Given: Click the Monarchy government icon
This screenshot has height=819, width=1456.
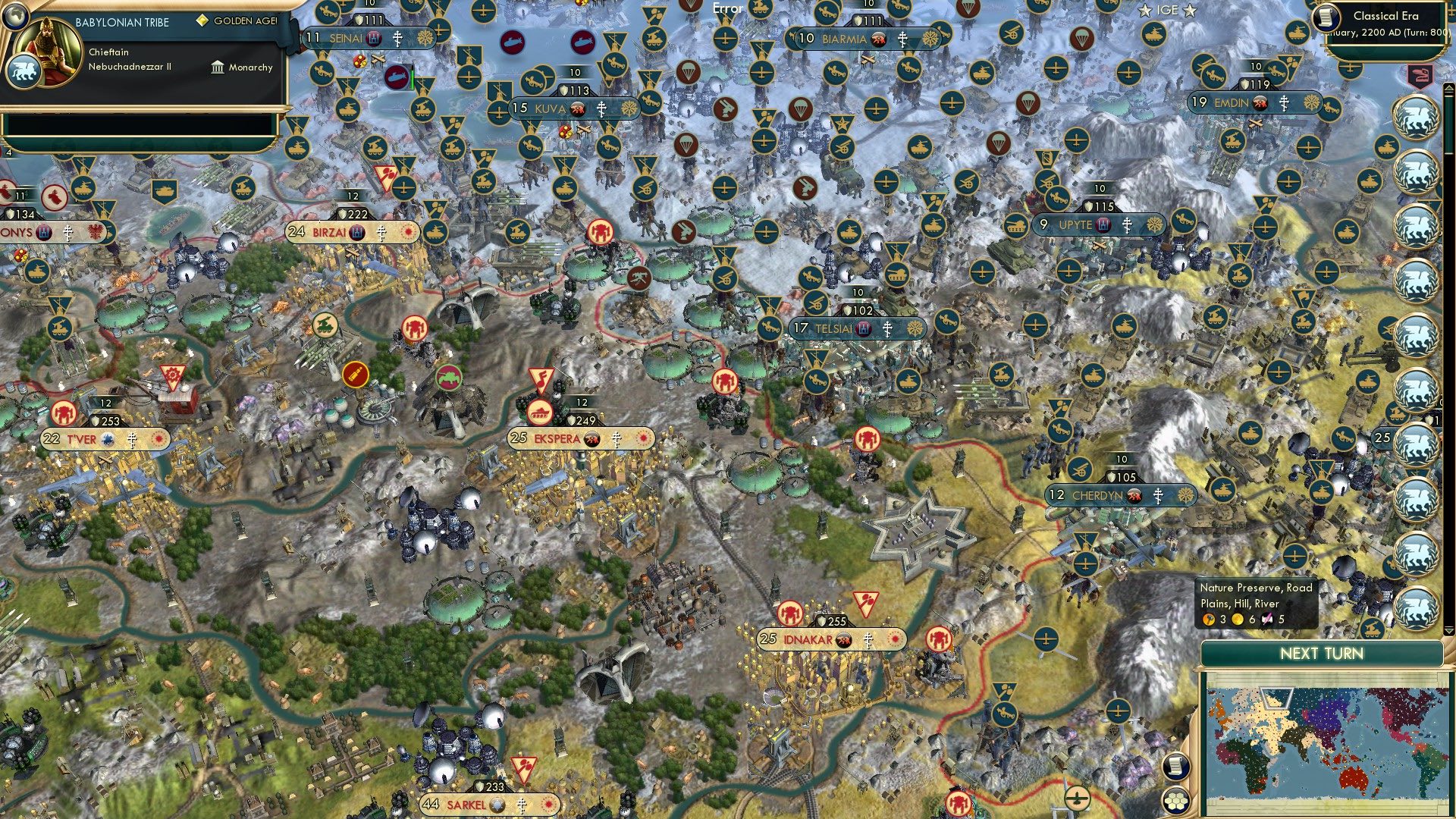Looking at the screenshot, I should (x=217, y=67).
